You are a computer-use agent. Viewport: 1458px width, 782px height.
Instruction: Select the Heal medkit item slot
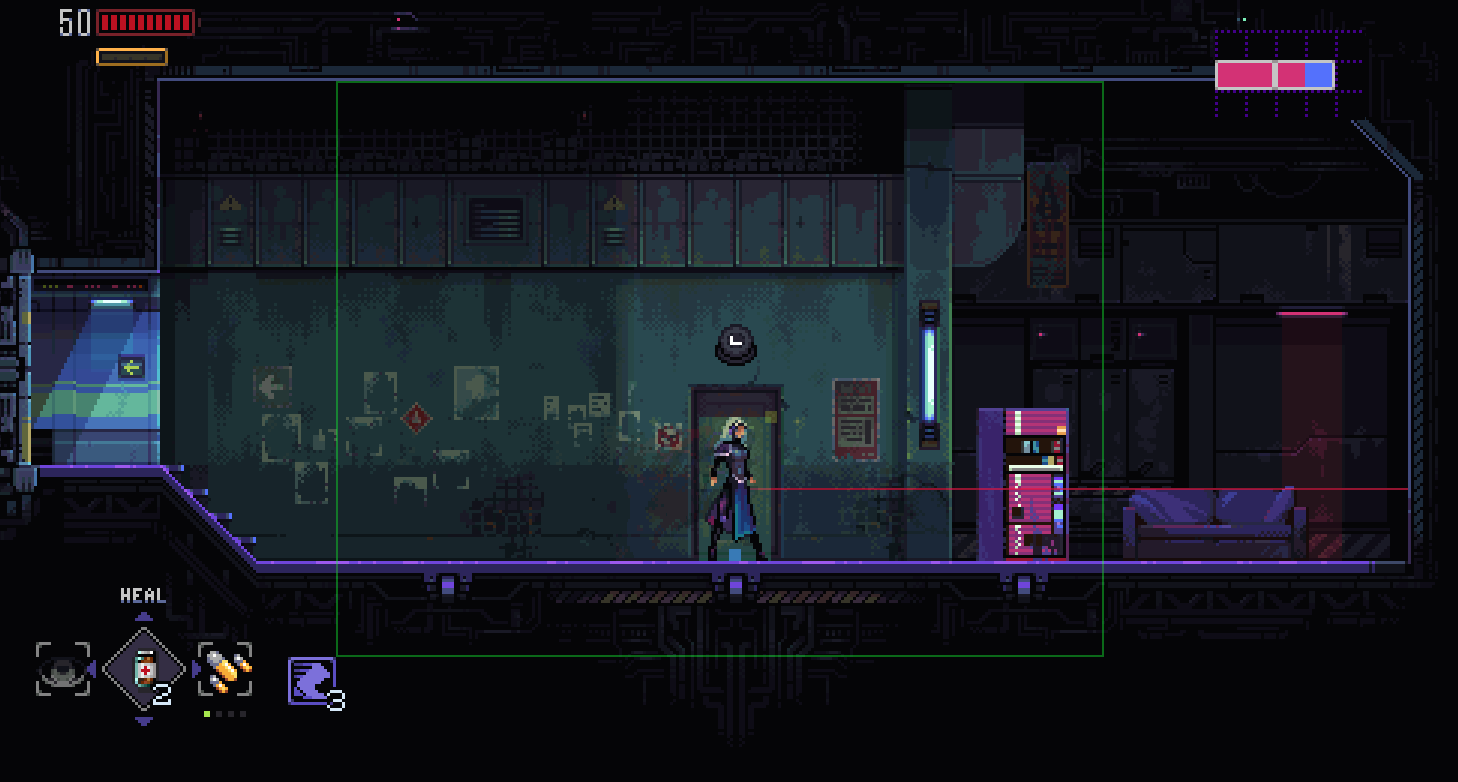[x=144, y=668]
